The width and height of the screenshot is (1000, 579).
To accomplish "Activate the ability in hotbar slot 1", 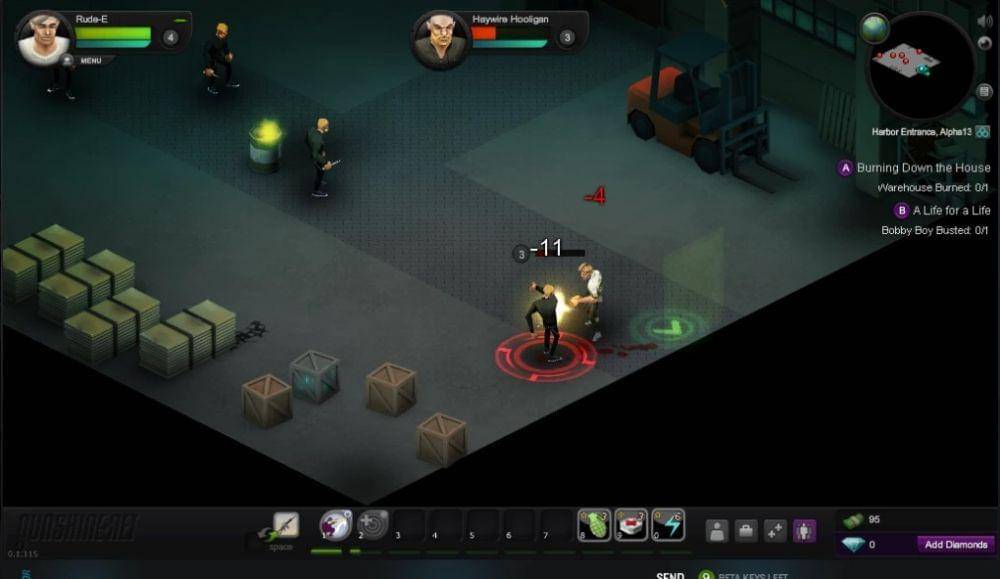I will click(x=336, y=524).
